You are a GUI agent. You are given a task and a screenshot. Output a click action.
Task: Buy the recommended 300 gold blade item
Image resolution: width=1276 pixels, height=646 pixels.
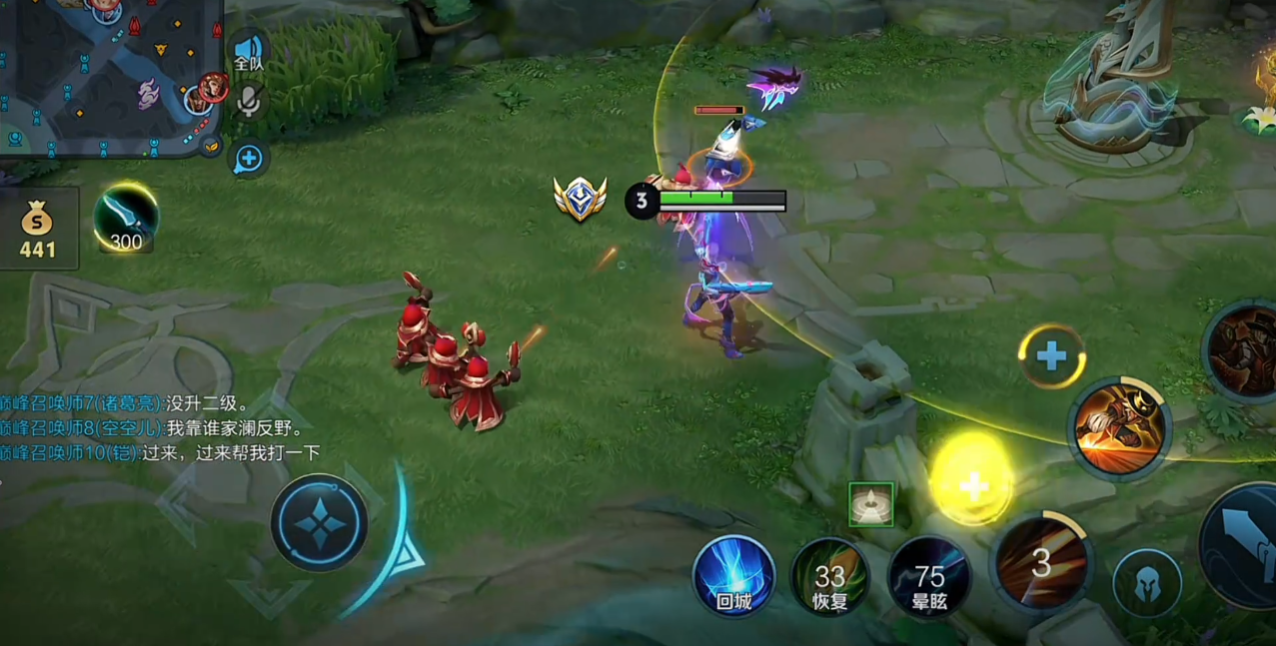pos(126,219)
